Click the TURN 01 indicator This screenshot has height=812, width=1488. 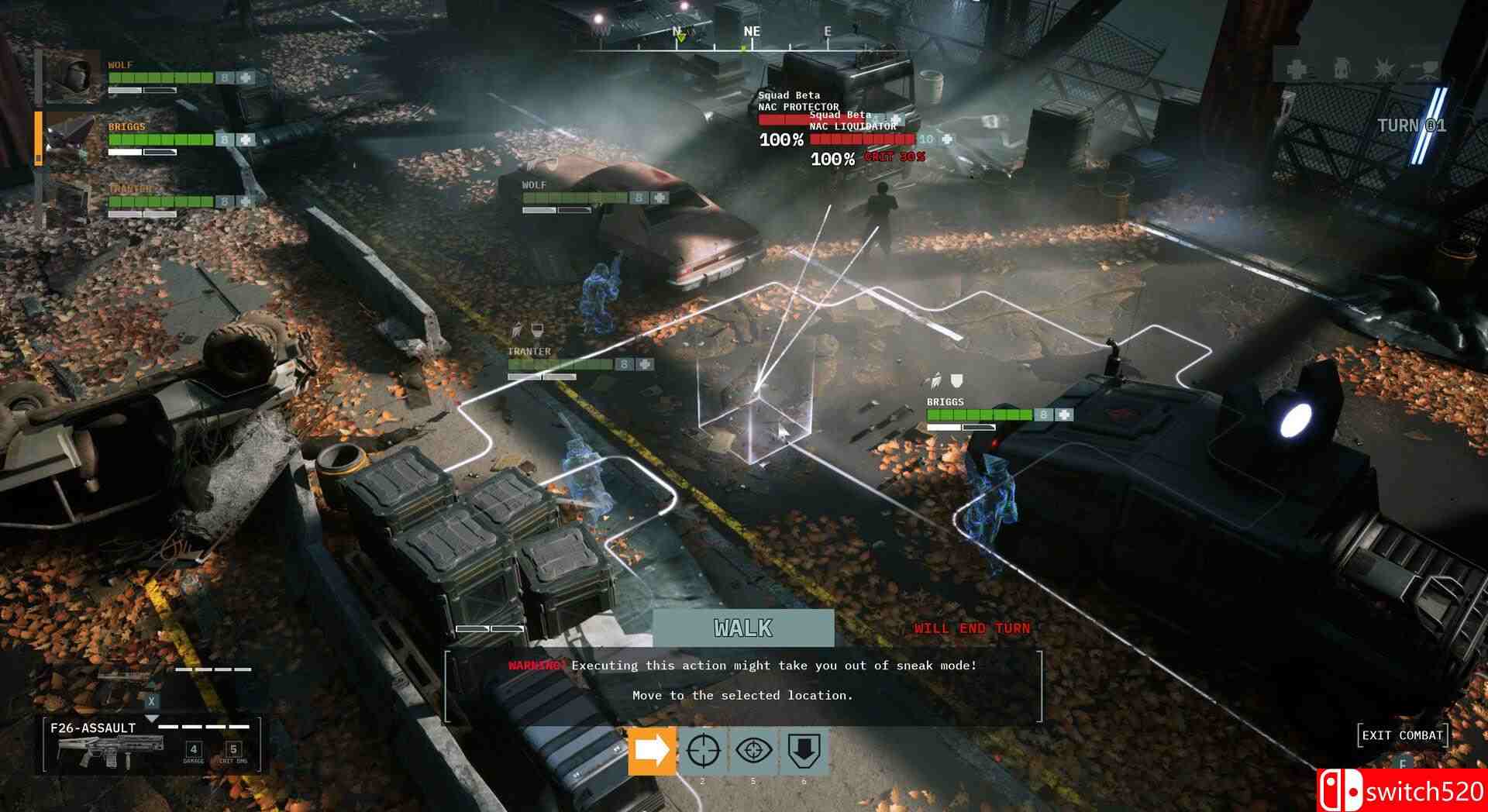point(1412,125)
